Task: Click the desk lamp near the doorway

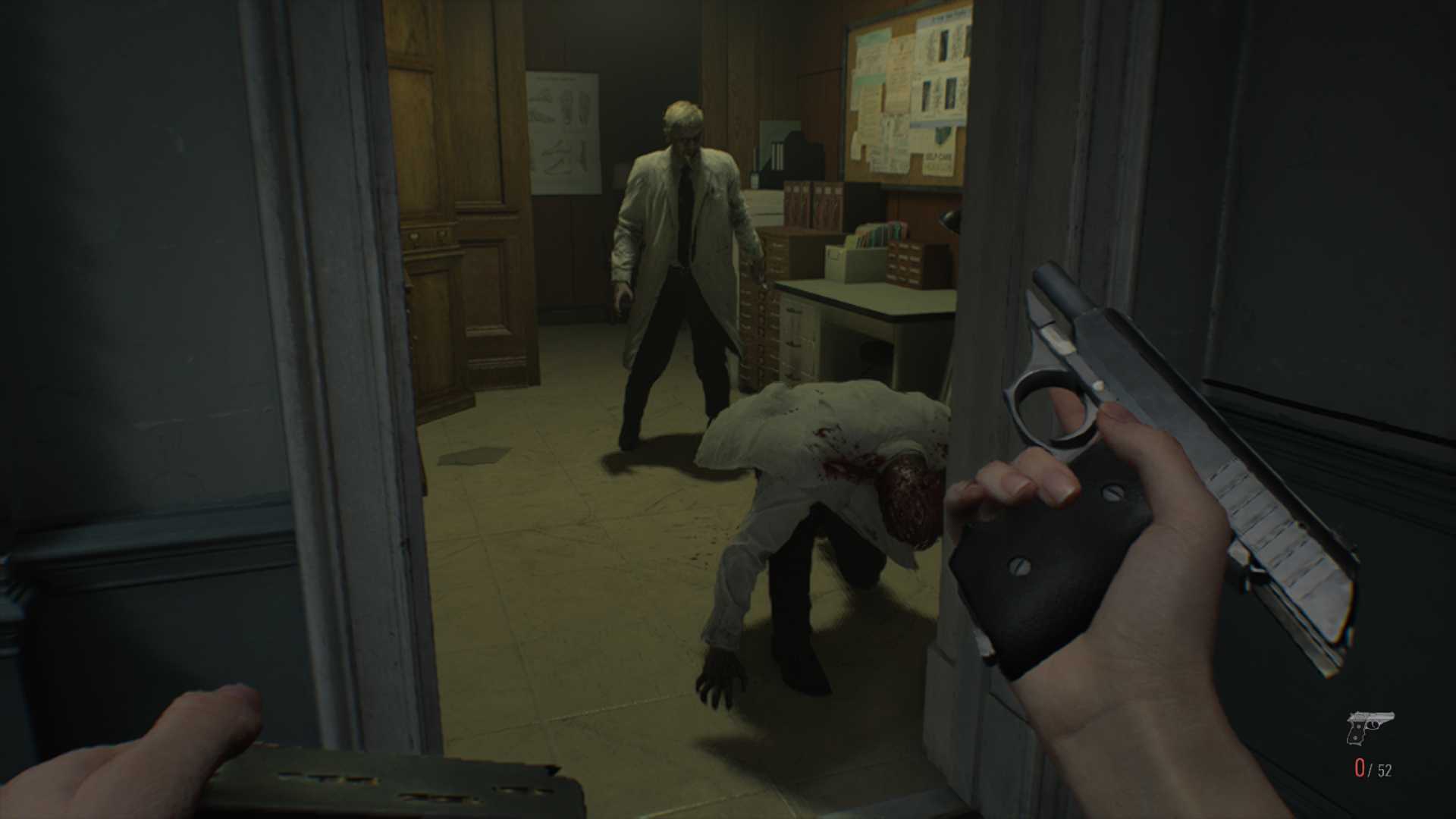Action: point(949,220)
